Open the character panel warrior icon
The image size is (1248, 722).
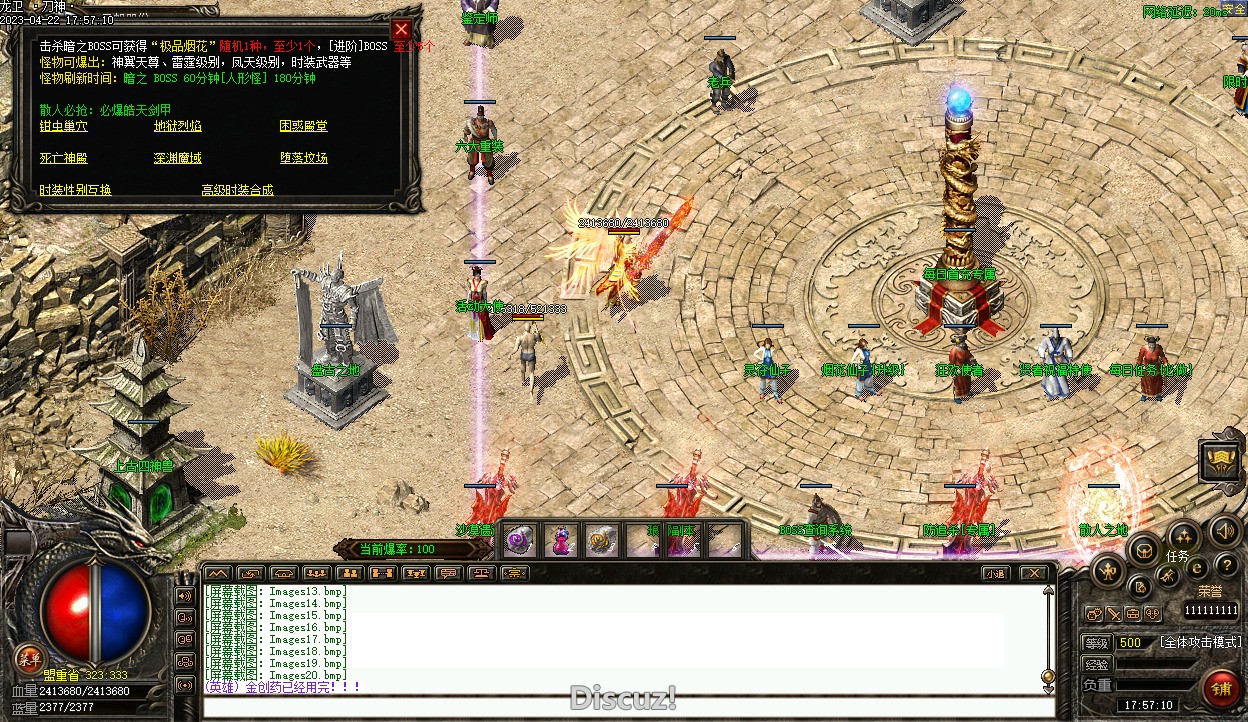click(x=1108, y=571)
